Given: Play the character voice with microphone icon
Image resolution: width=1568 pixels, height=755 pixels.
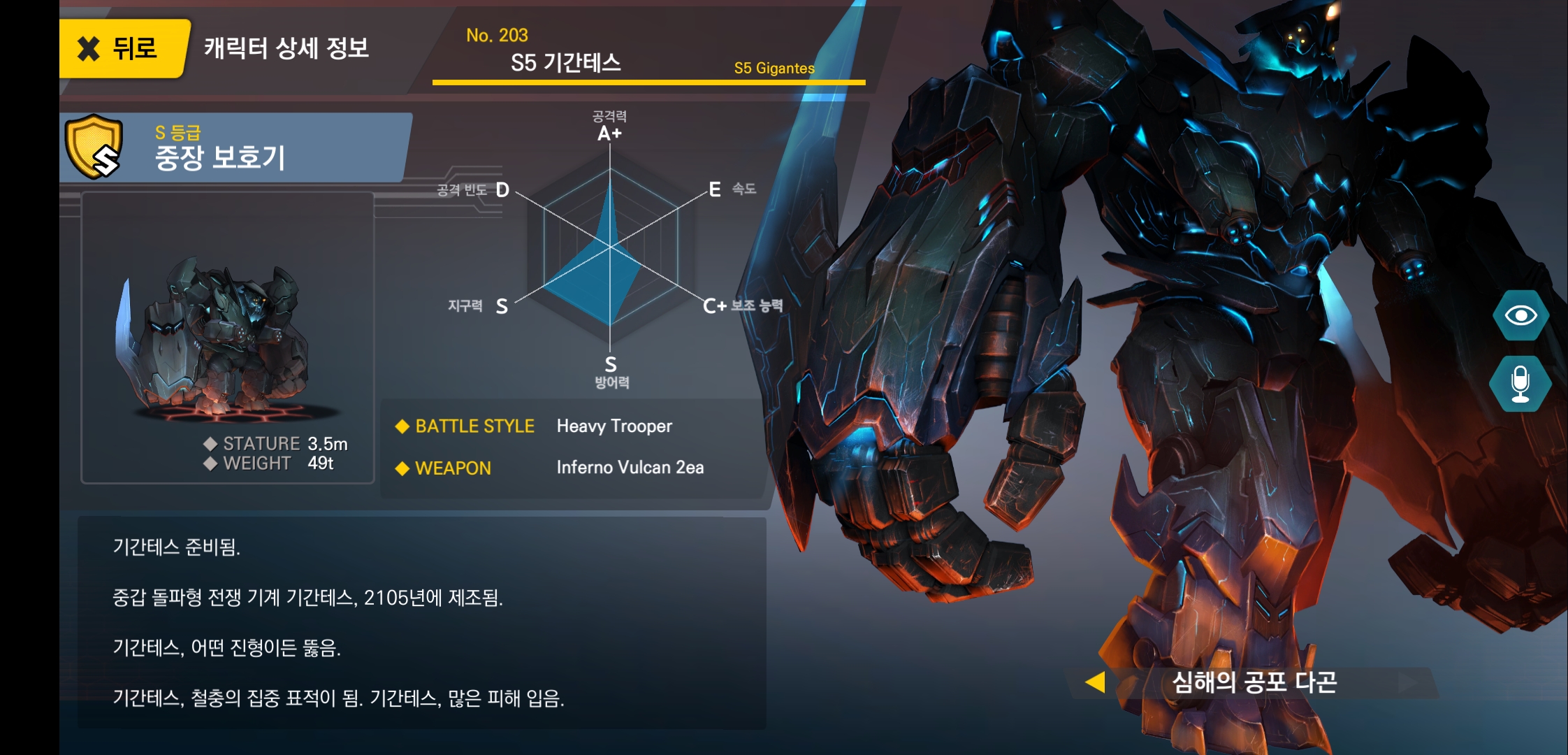Looking at the screenshot, I should coord(1520,384).
